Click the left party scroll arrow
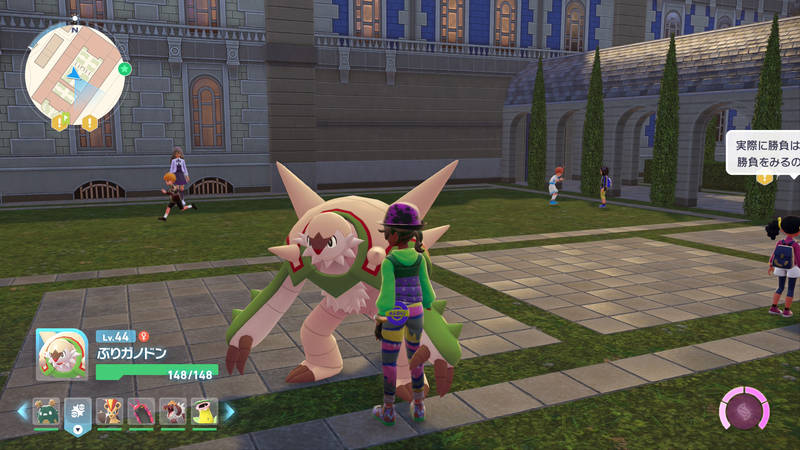Screen dimensions: 800x450 coord(22,410)
